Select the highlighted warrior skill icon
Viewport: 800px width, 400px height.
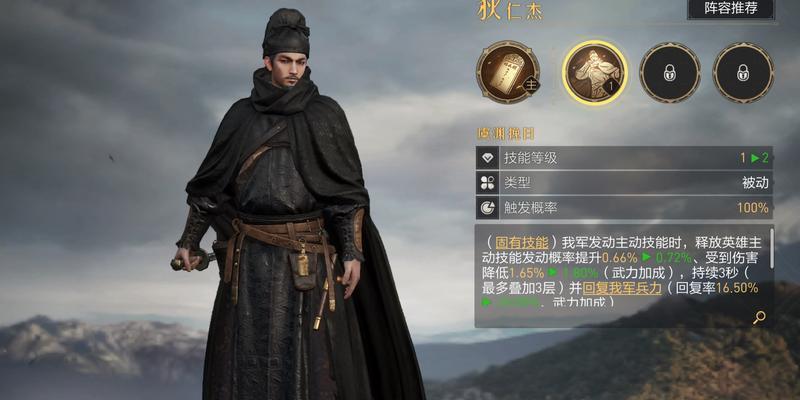pos(594,72)
